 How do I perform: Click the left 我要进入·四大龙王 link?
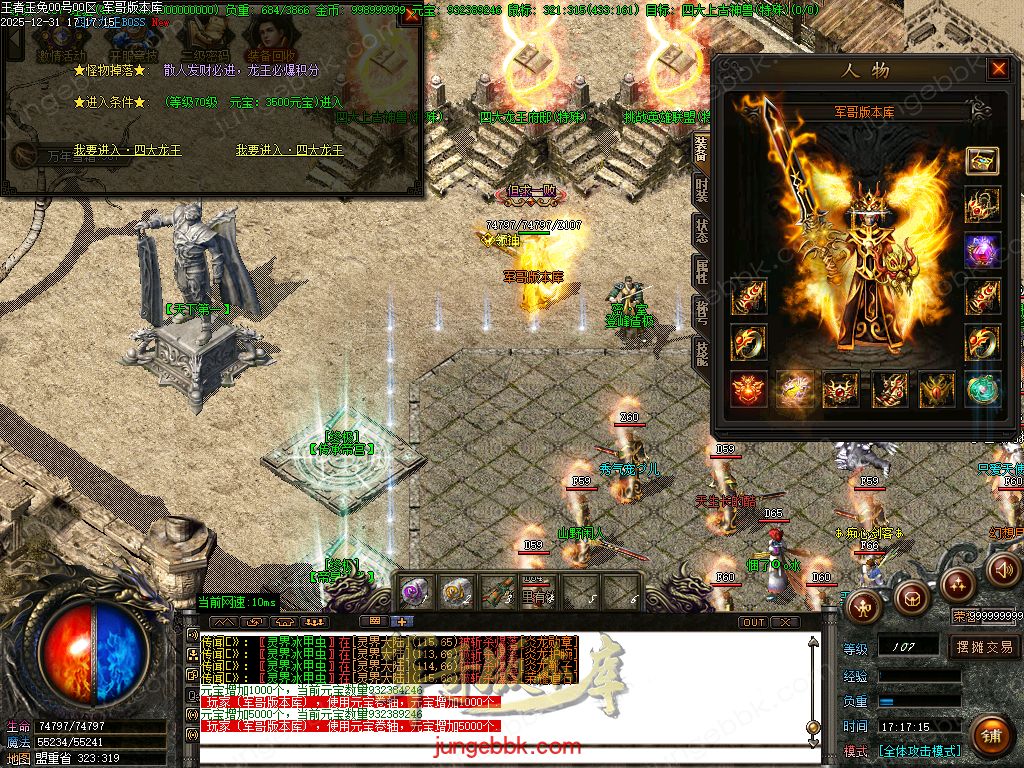(127, 150)
